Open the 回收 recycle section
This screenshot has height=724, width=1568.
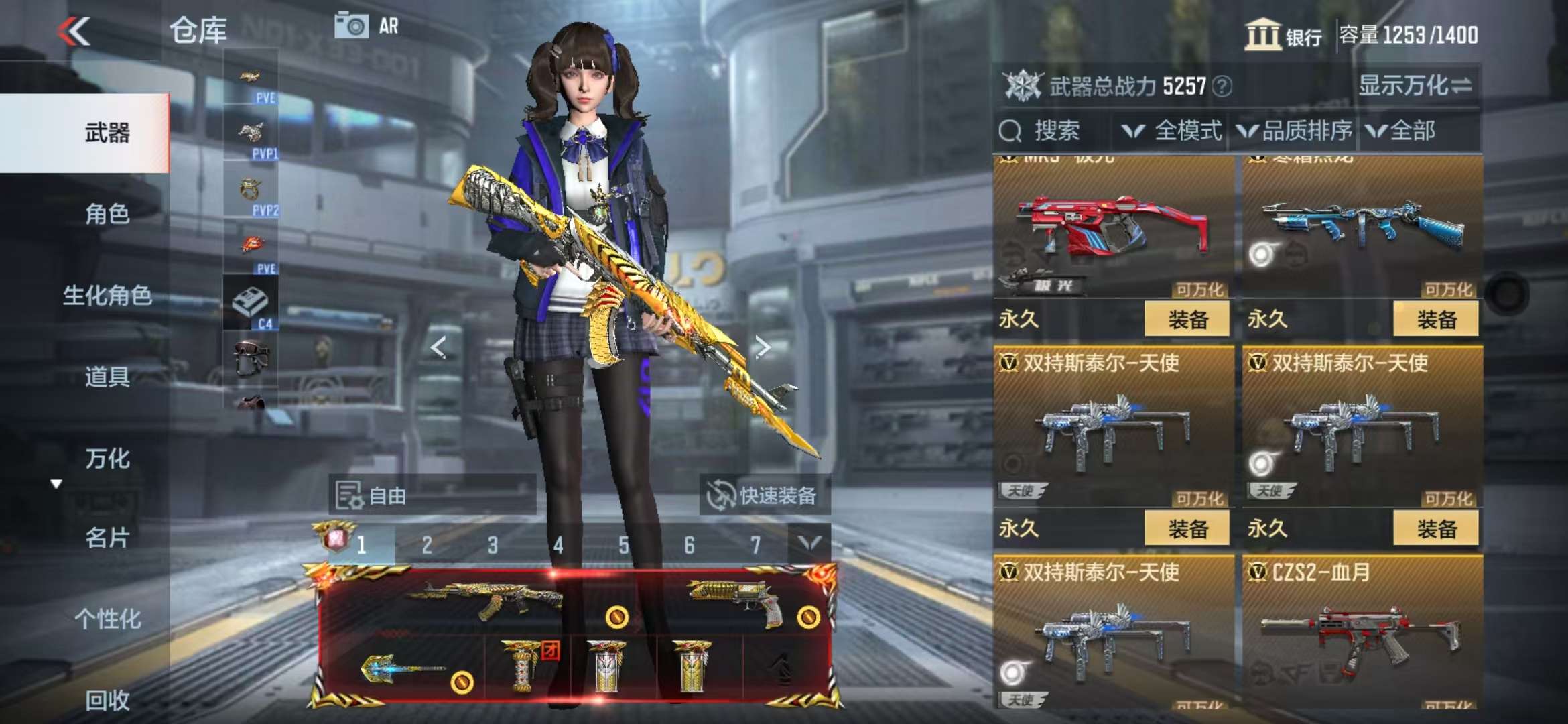(107, 700)
